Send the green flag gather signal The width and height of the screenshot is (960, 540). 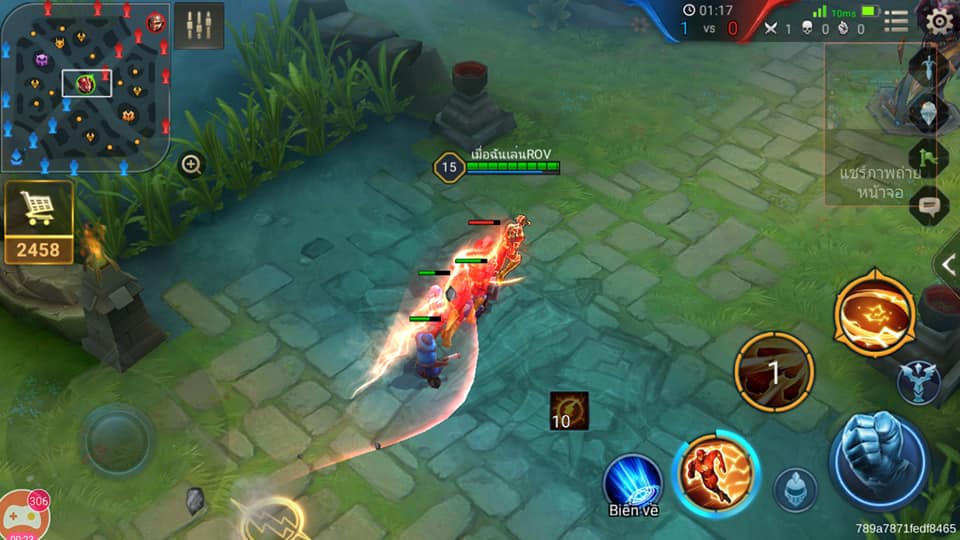pos(929,158)
